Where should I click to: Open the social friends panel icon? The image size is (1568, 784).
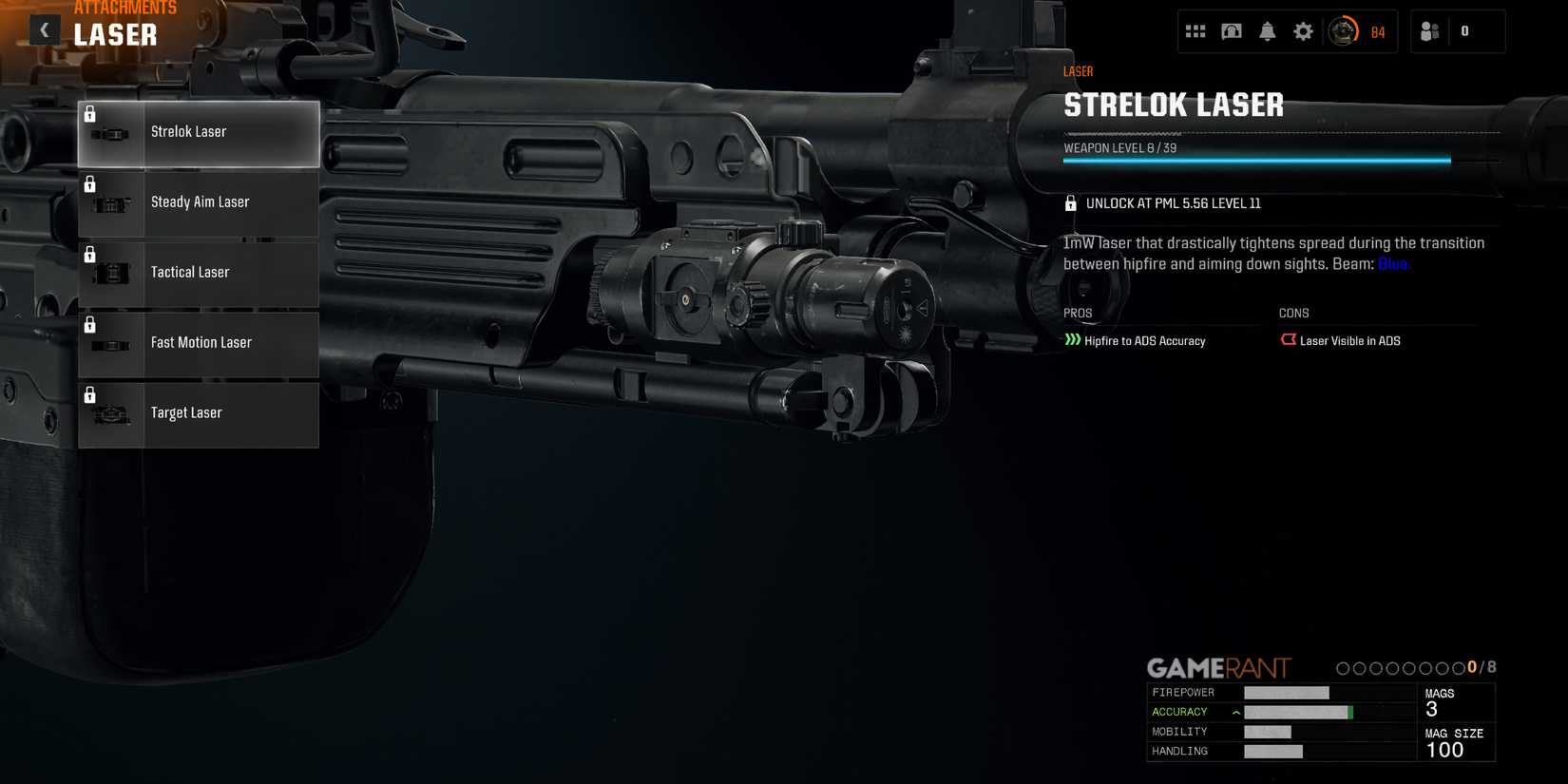pyautogui.click(x=1429, y=30)
